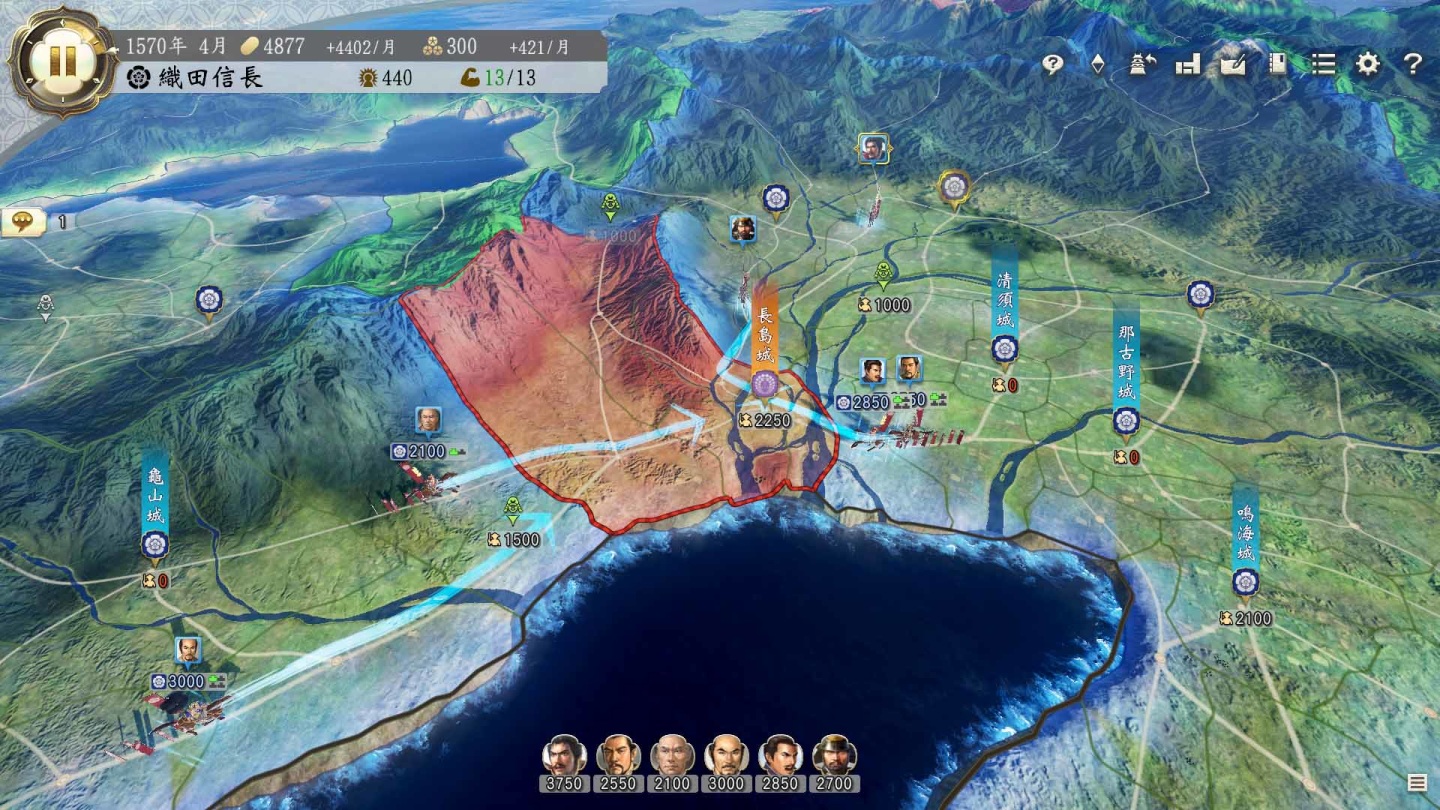Choose the officer portrait with 2550 troops

pos(618,756)
